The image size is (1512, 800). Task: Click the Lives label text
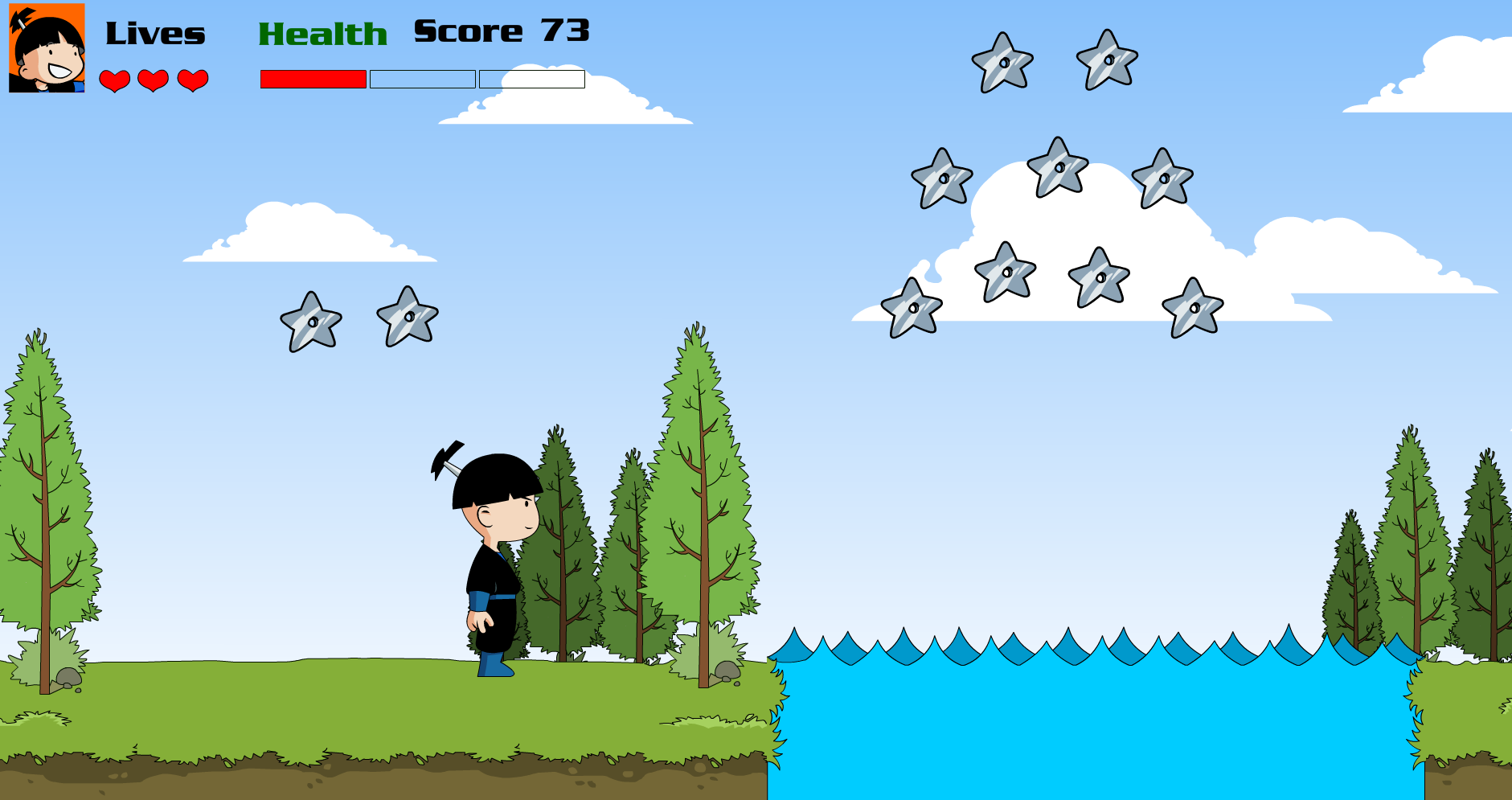[x=155, y=32]
